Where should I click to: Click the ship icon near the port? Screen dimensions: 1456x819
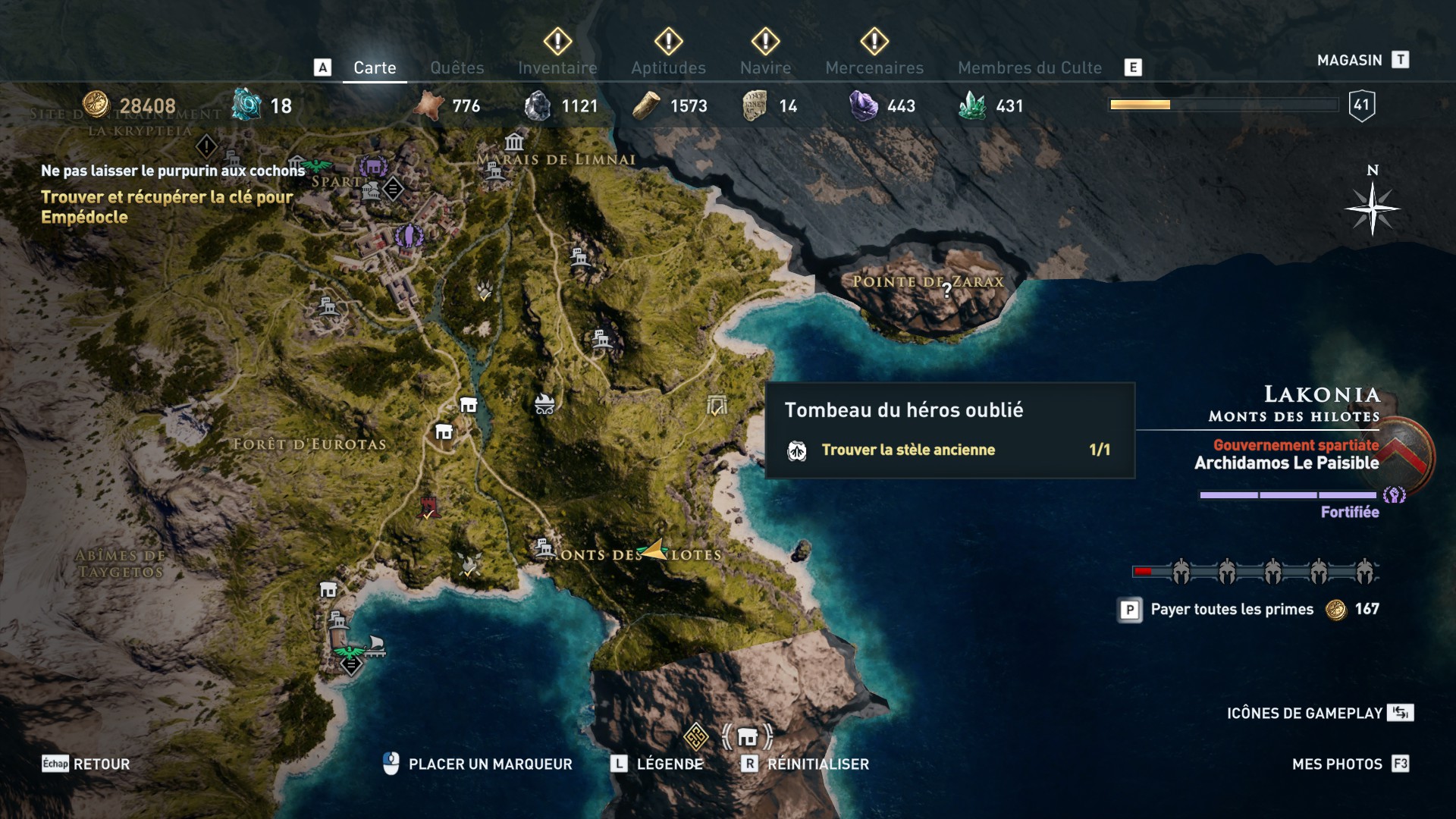coord(374,645)
